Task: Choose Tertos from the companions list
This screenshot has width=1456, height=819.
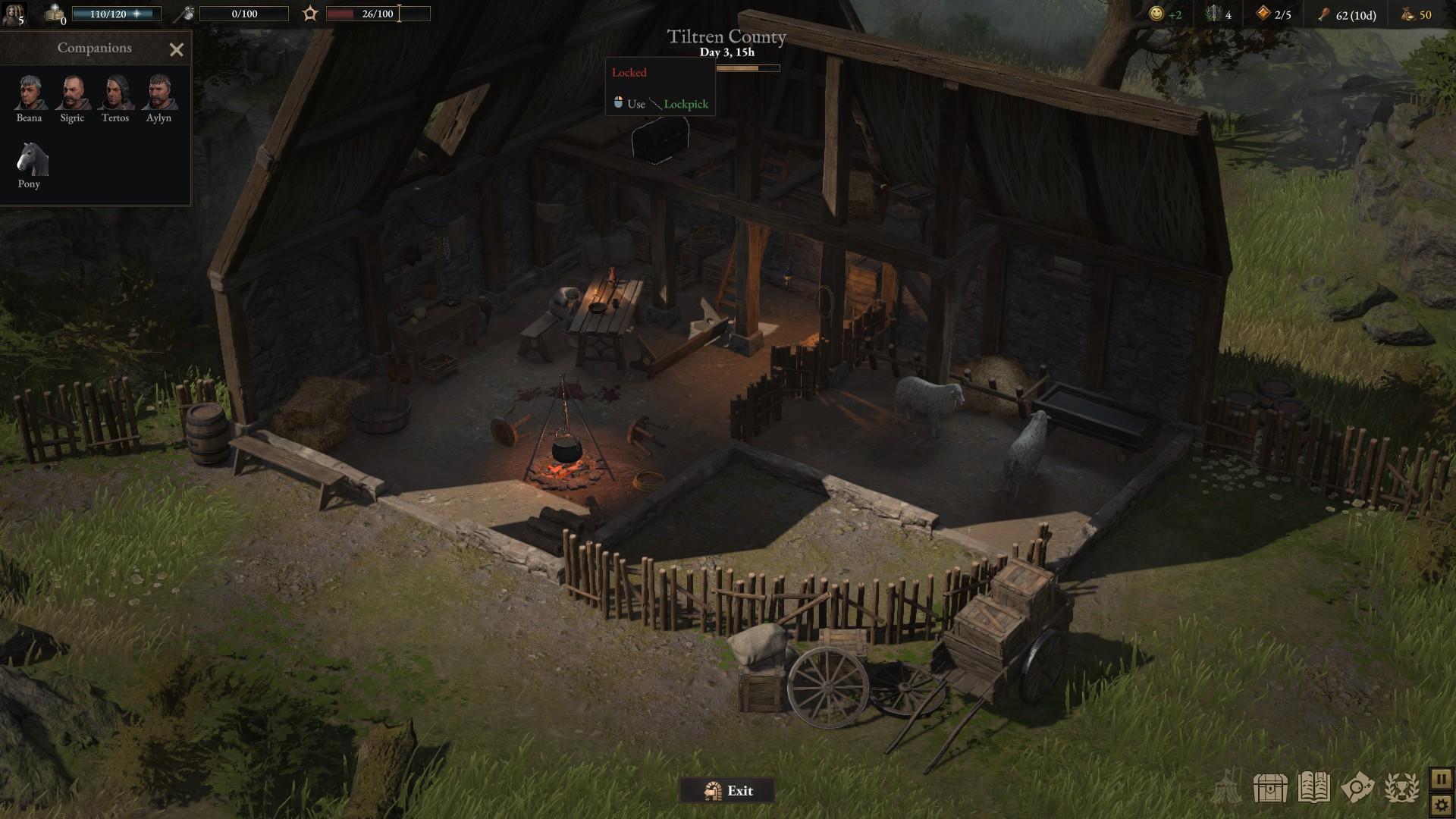Action: point(115,93)
